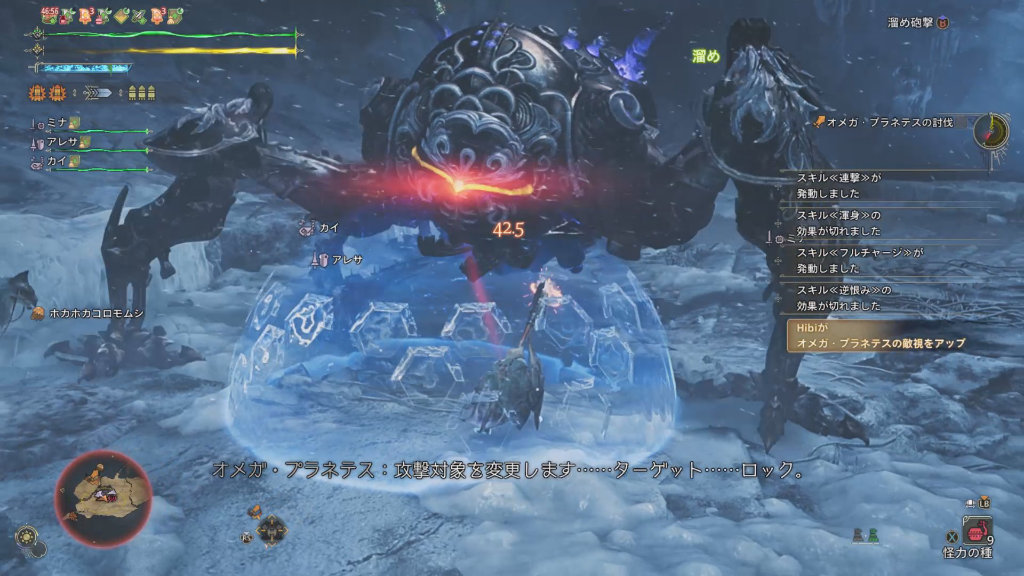
Task: Select party member カイ in the list
Action: click(57, 161)
